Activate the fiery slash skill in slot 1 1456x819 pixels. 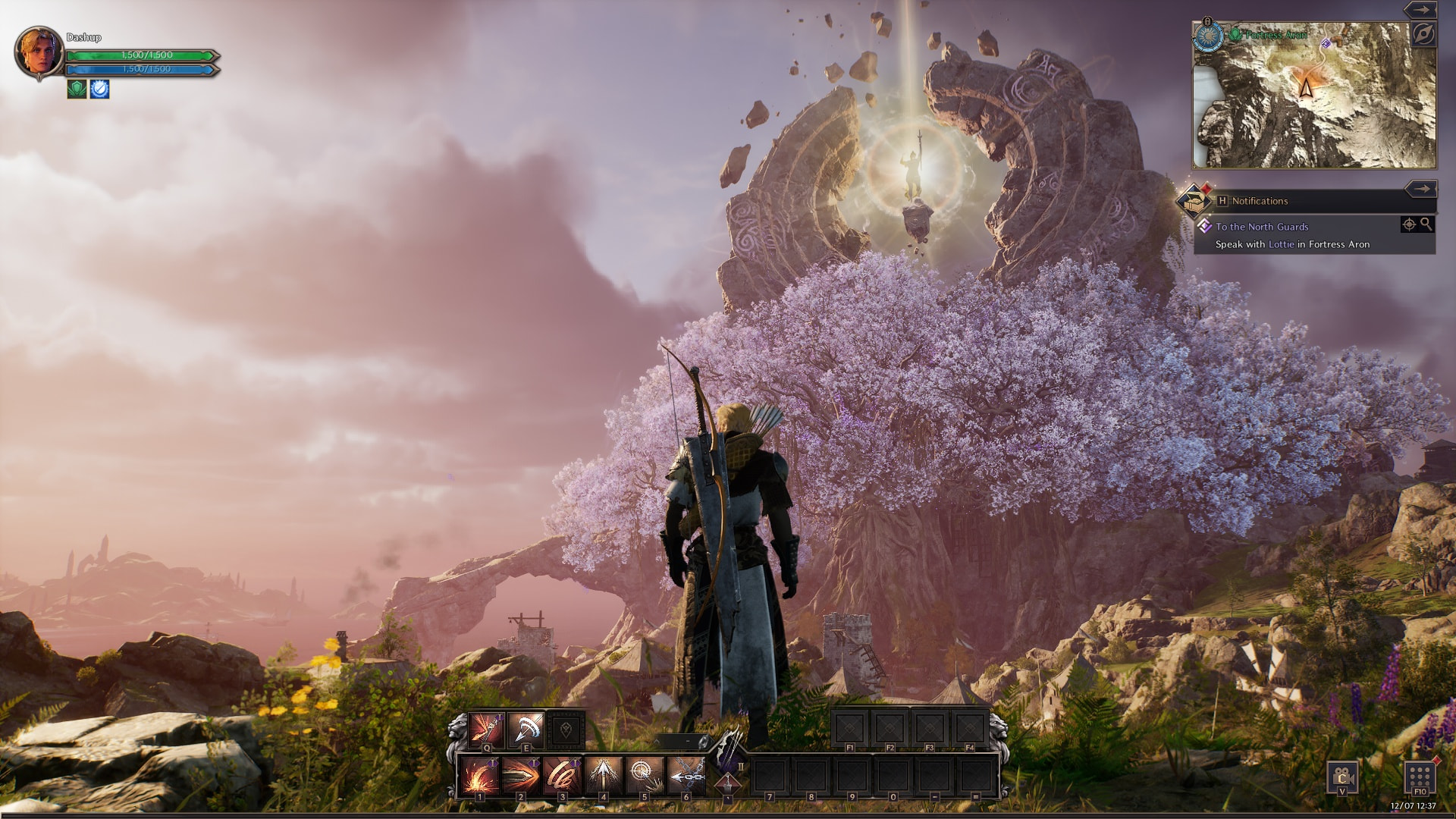point(480,776)
